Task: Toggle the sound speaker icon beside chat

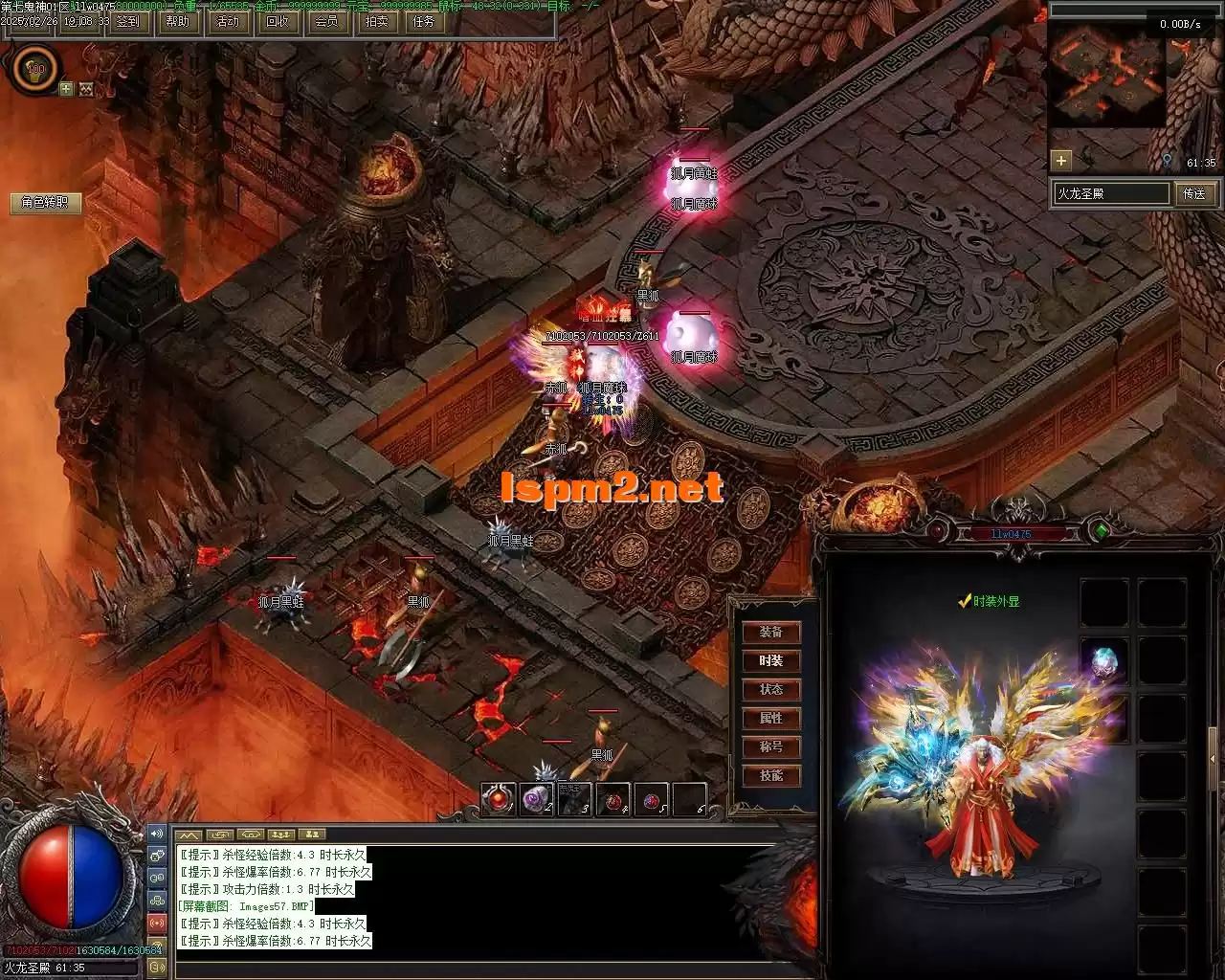Action: (157, 834)
